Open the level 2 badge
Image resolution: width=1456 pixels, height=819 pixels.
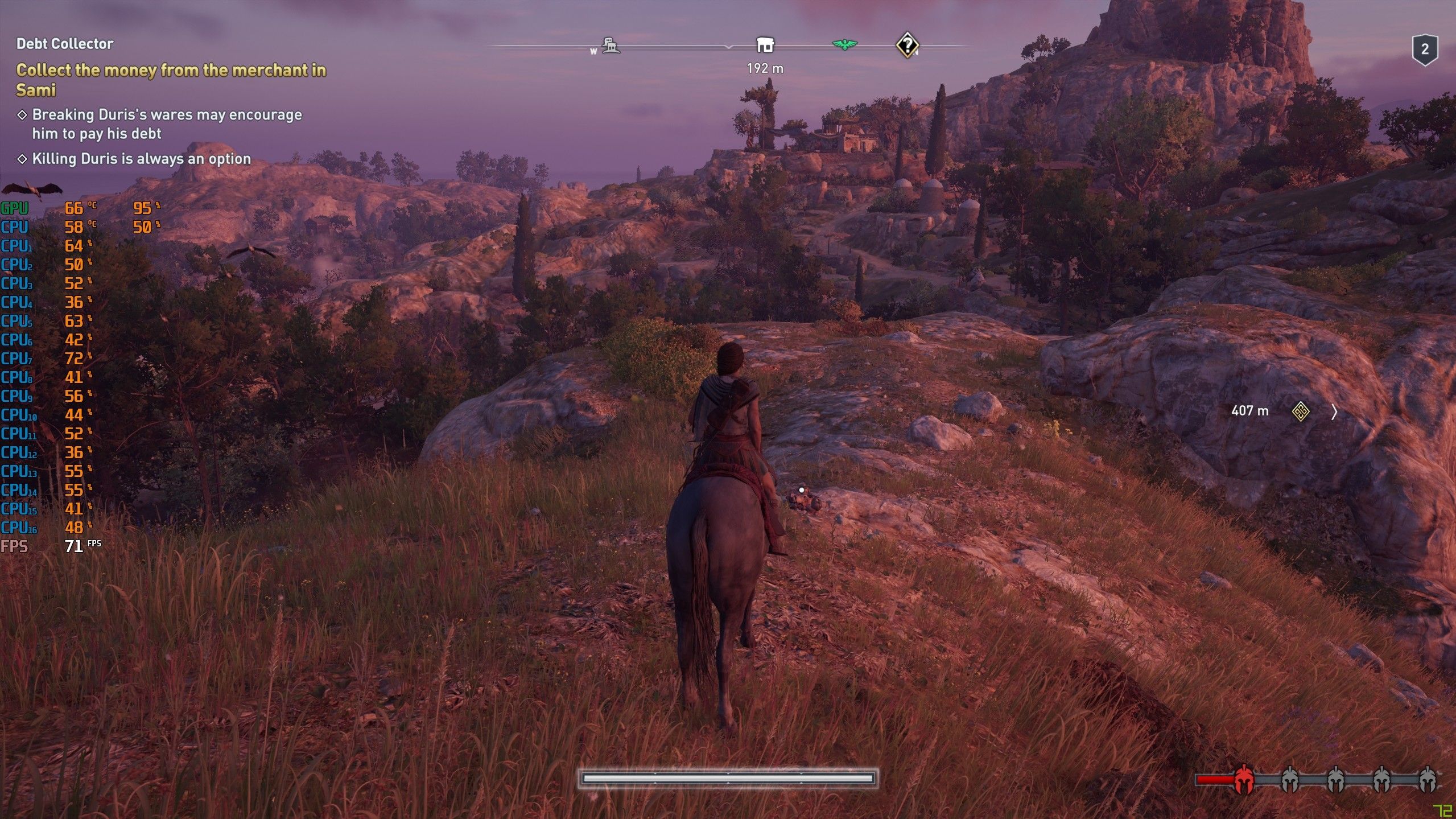[1424, 50]
